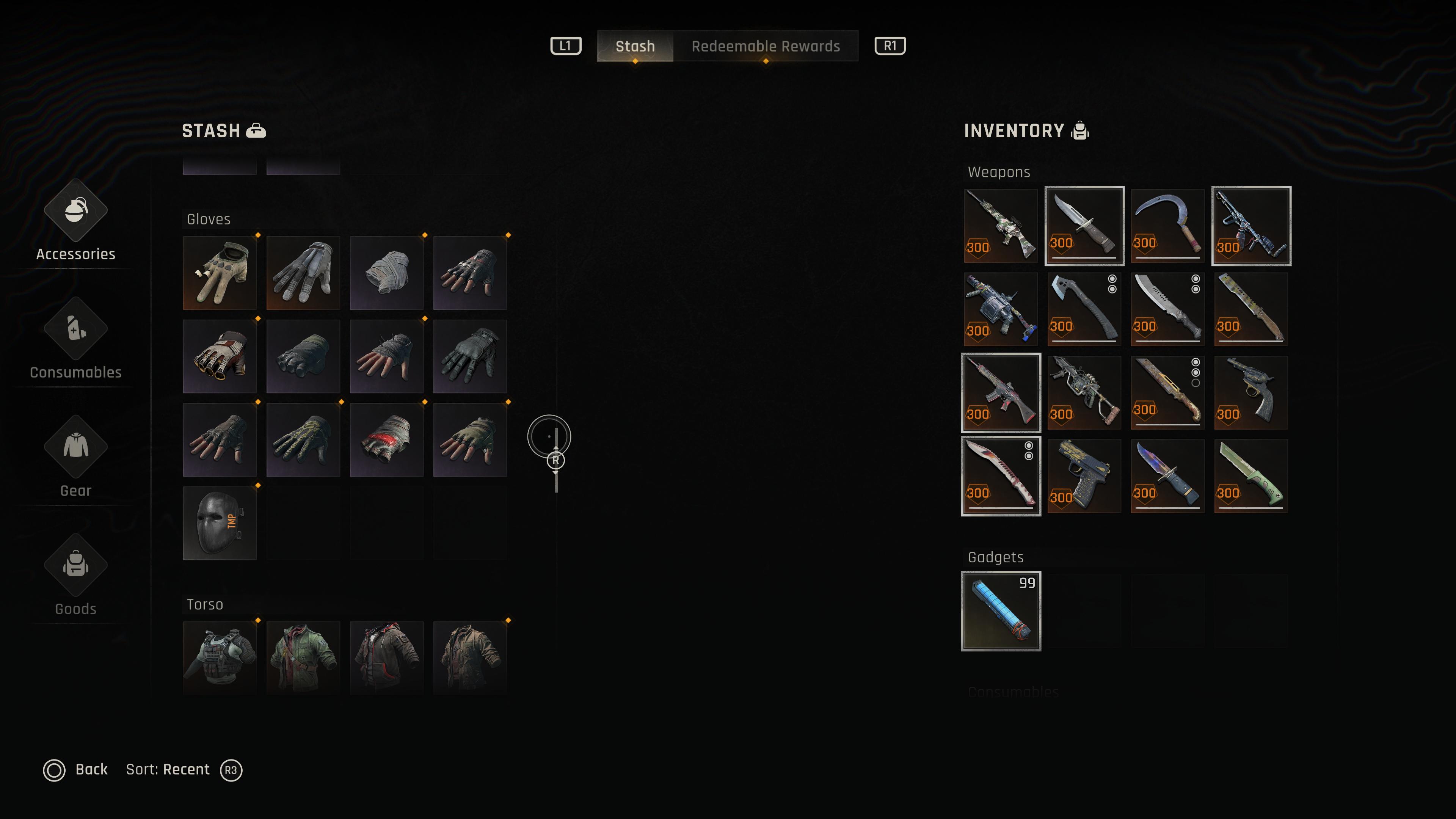The height and width of the screenshot is (819, 1456).
Task: Select the sickle weapon in inventory
Action: click(x=1167, y=226)
